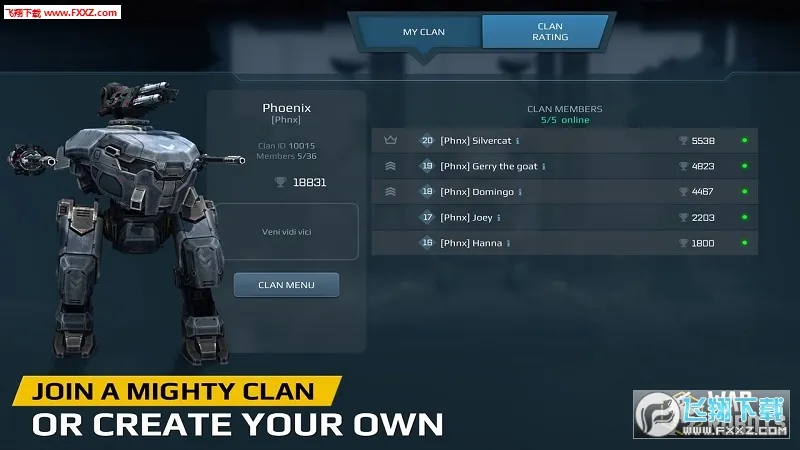Tap the info icon beside Hanna
The width and height of the screenshot is (800, 450).
(x=509, y=243)
